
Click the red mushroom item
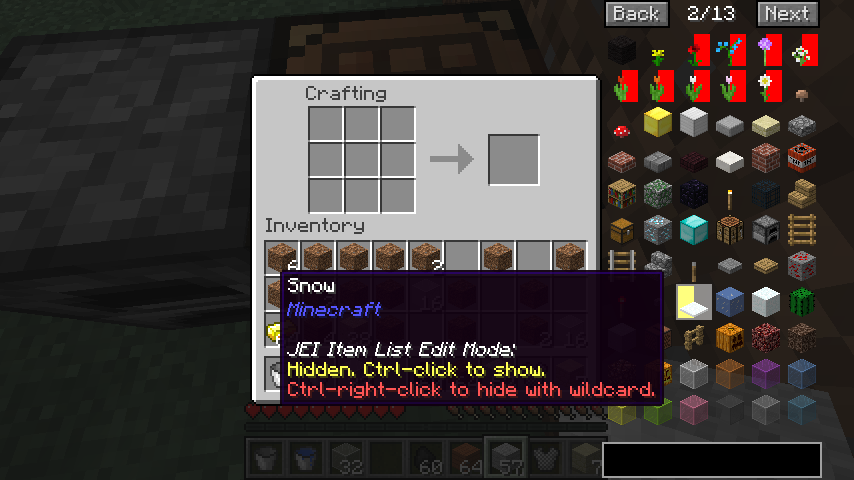click(x=621, y=128)
